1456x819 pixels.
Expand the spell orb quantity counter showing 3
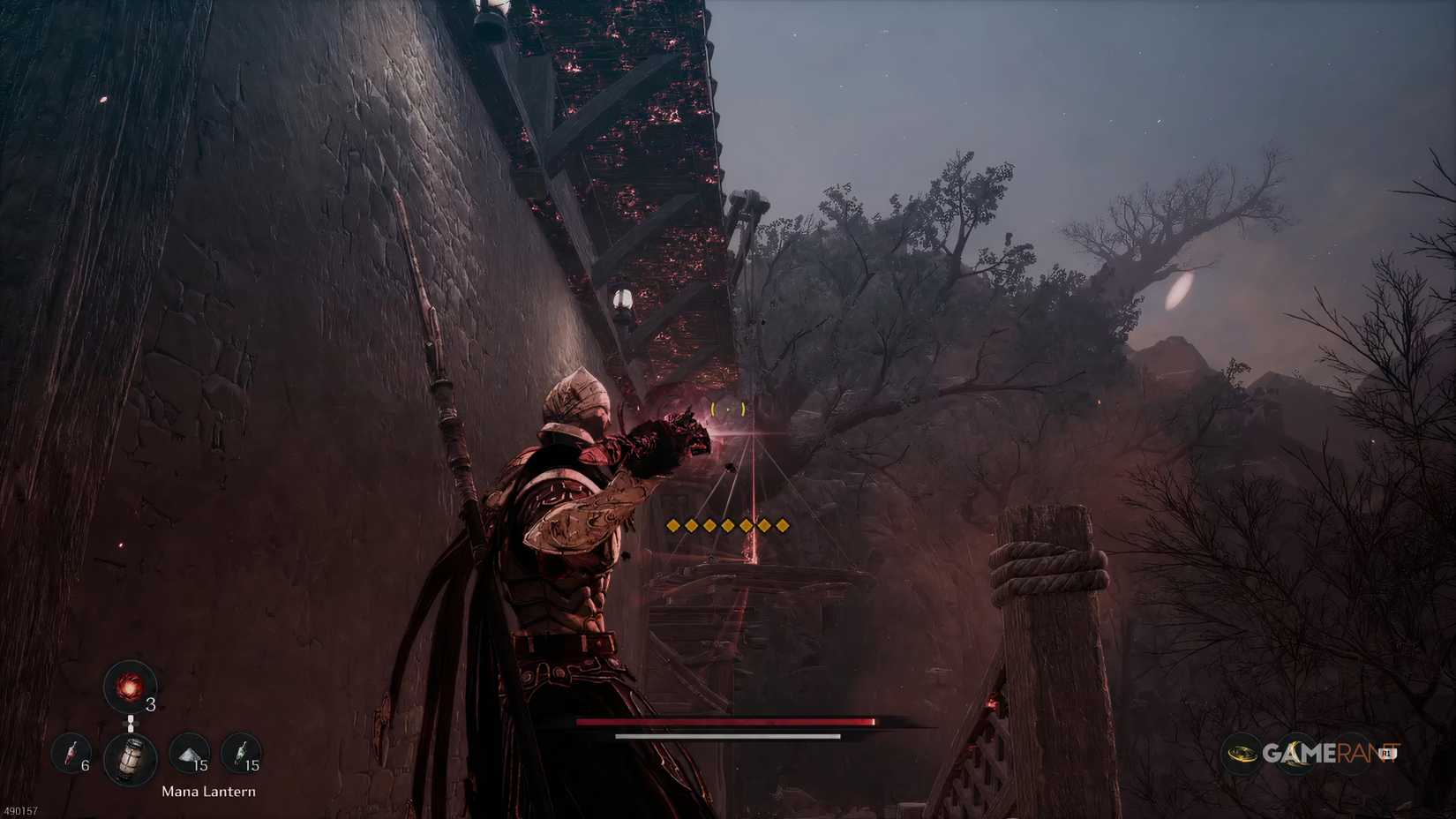click(x=150, y=704)
